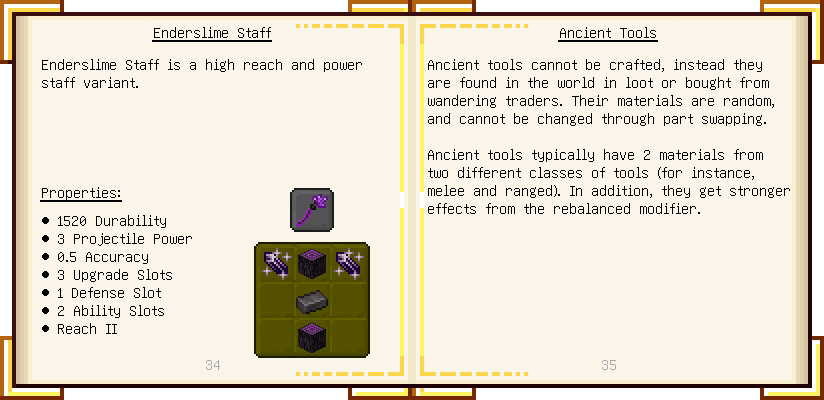Image resolution: width=824 pixels, height=400 pixels.
Task: Click the gray ingot in the recipe grid
Action: [x=312, y=300]
